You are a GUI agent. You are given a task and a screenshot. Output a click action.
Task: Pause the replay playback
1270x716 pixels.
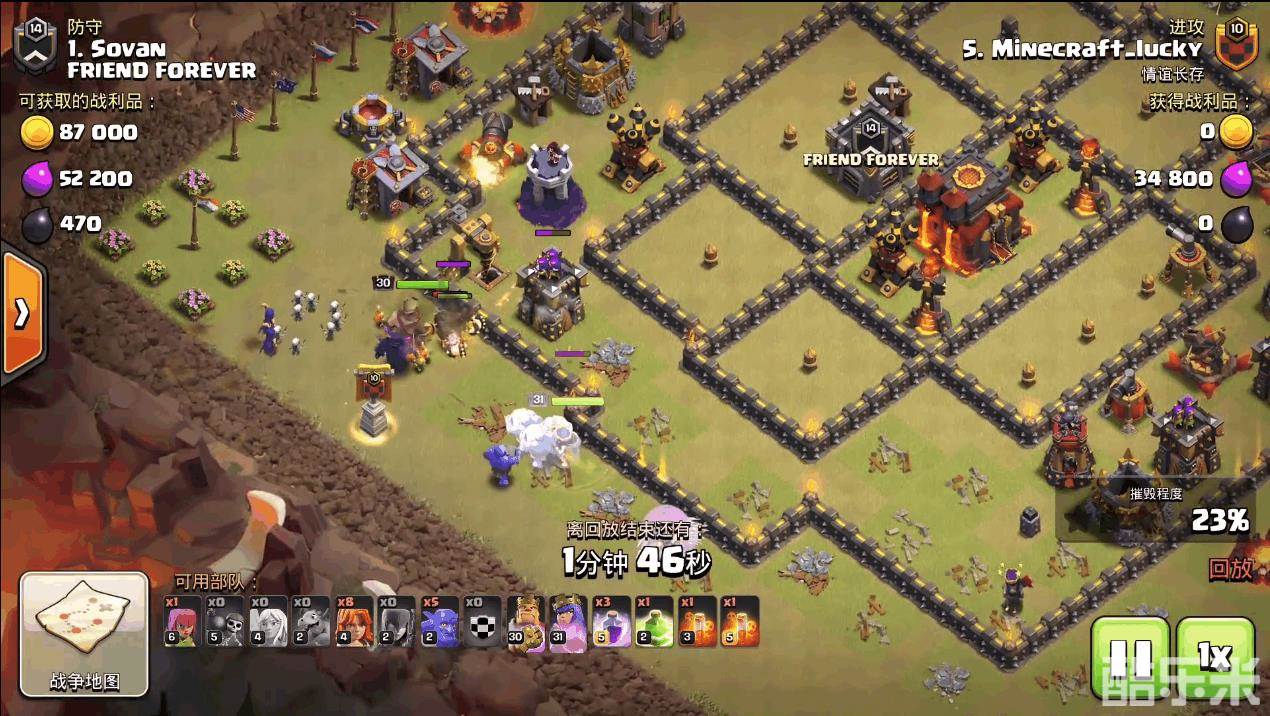[x=1130, y=657]
